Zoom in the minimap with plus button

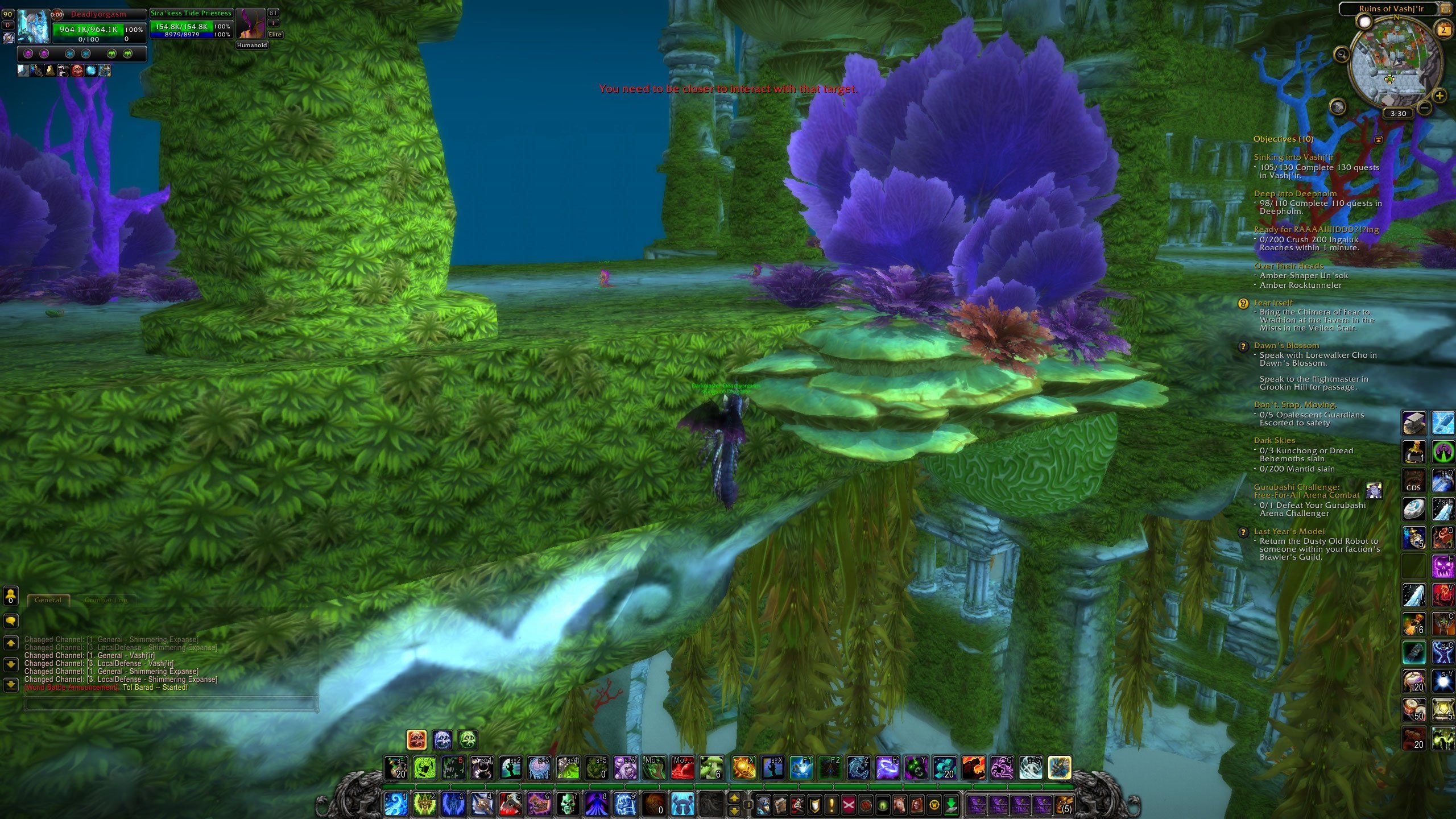1440,95
